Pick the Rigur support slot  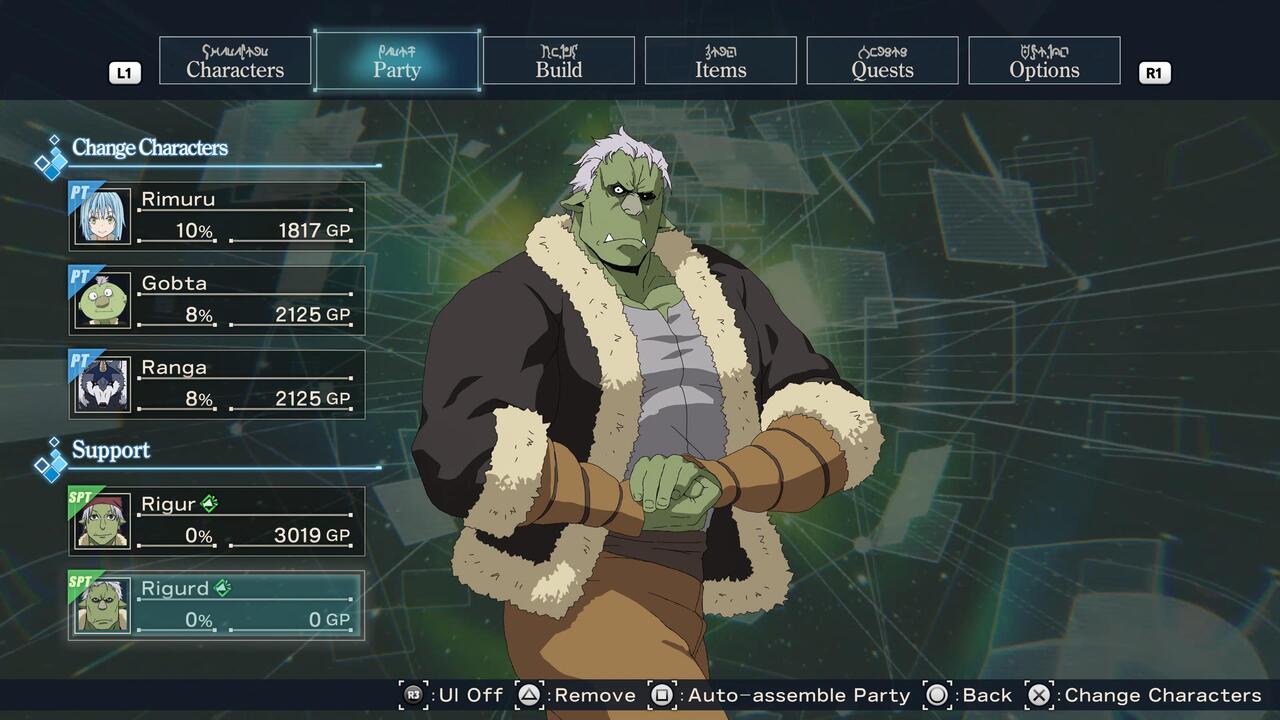[x=217, y=521]
